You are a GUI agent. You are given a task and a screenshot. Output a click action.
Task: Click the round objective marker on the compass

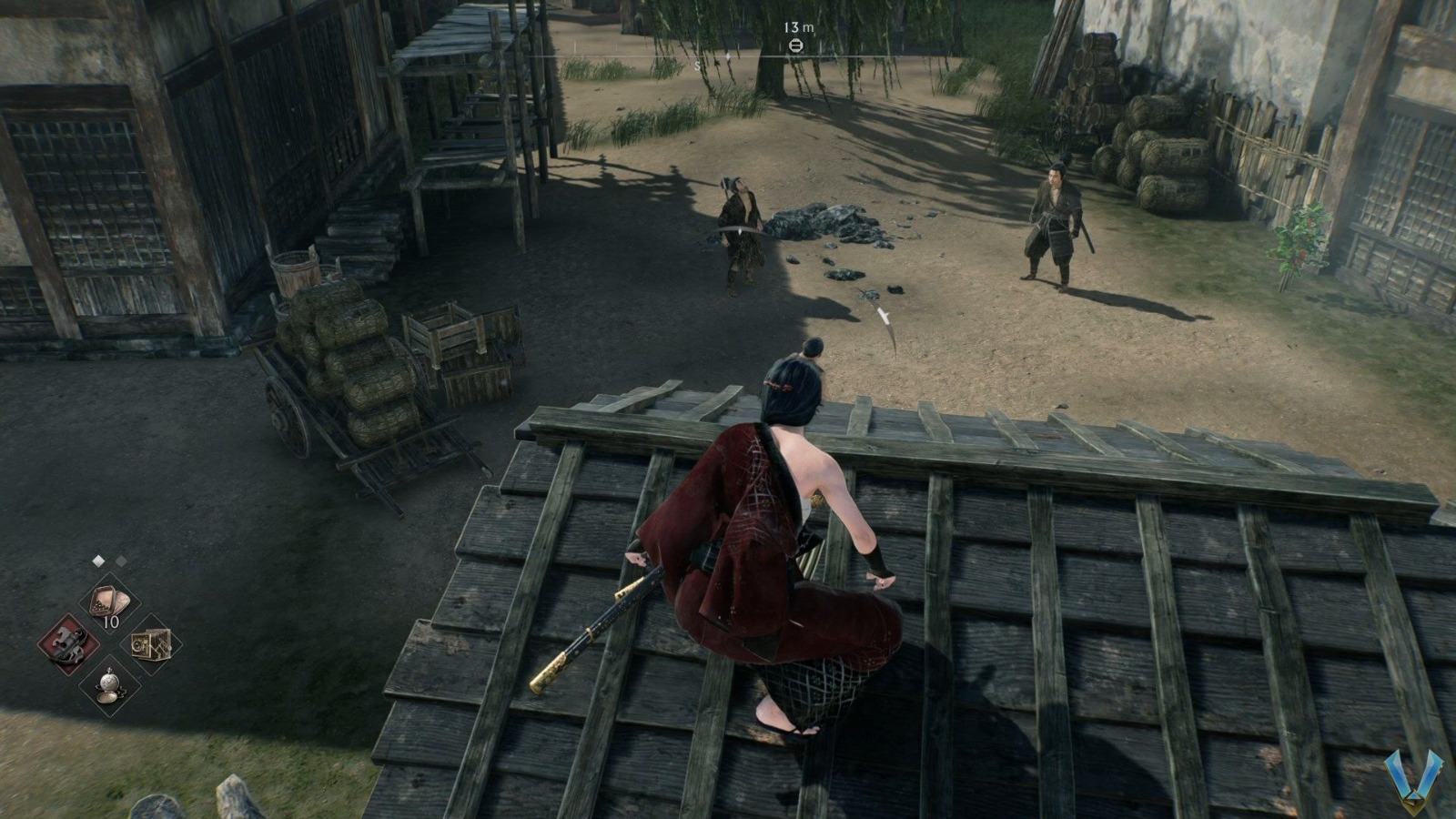(x=797, y=45)
